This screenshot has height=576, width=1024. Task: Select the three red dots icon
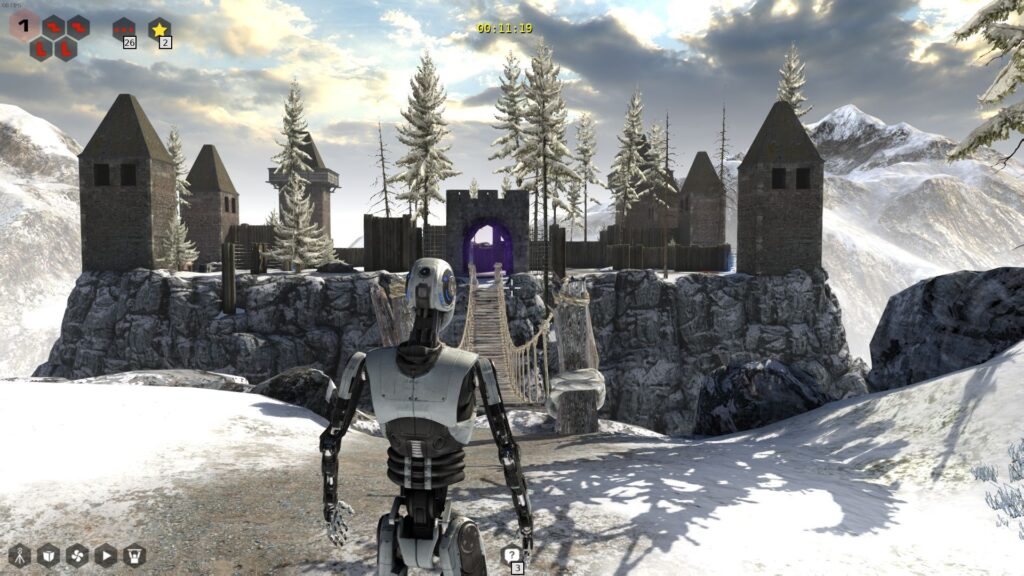(x=123, y=29)
